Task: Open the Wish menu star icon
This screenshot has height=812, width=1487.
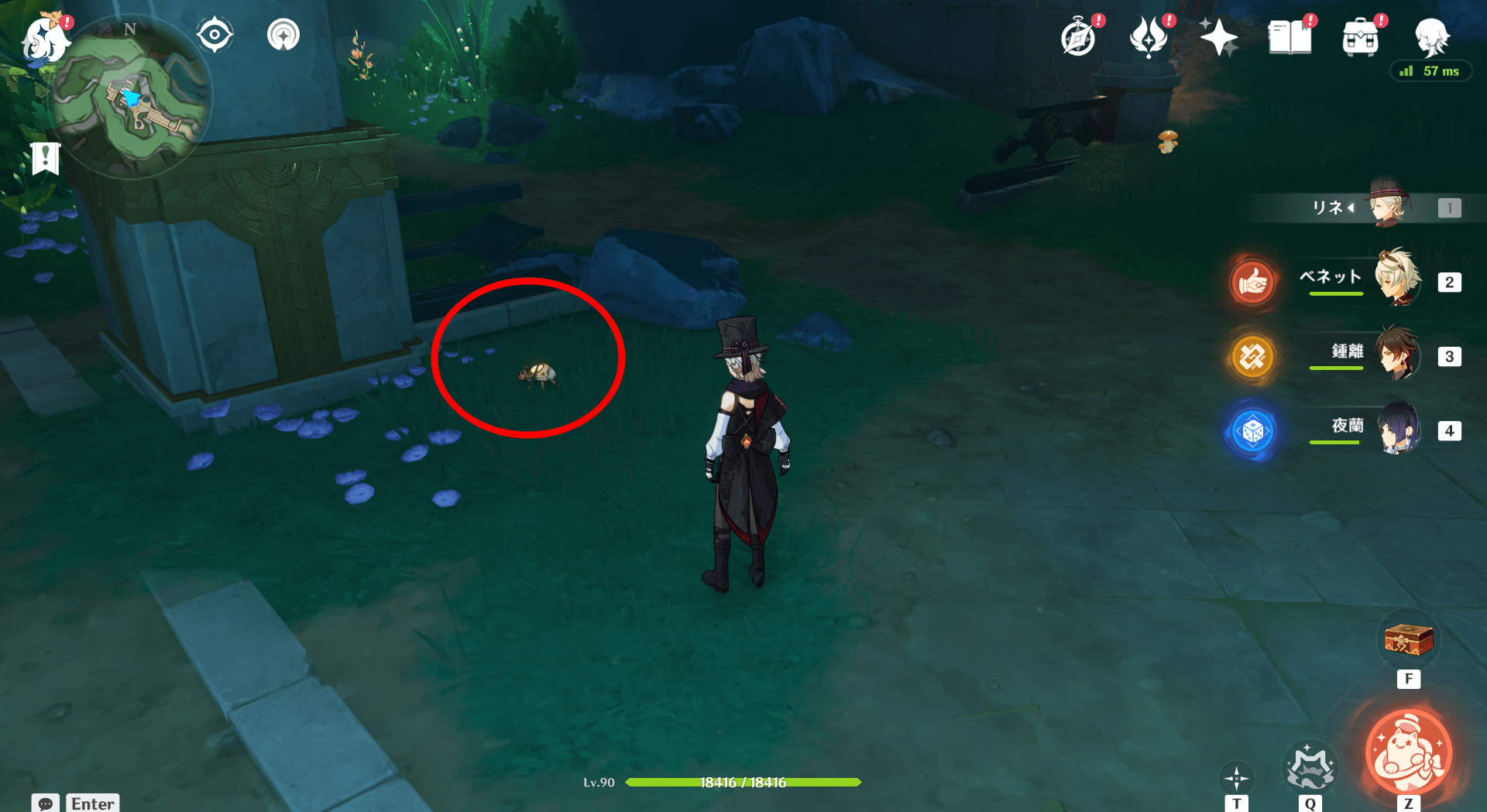Action: 1220,36
